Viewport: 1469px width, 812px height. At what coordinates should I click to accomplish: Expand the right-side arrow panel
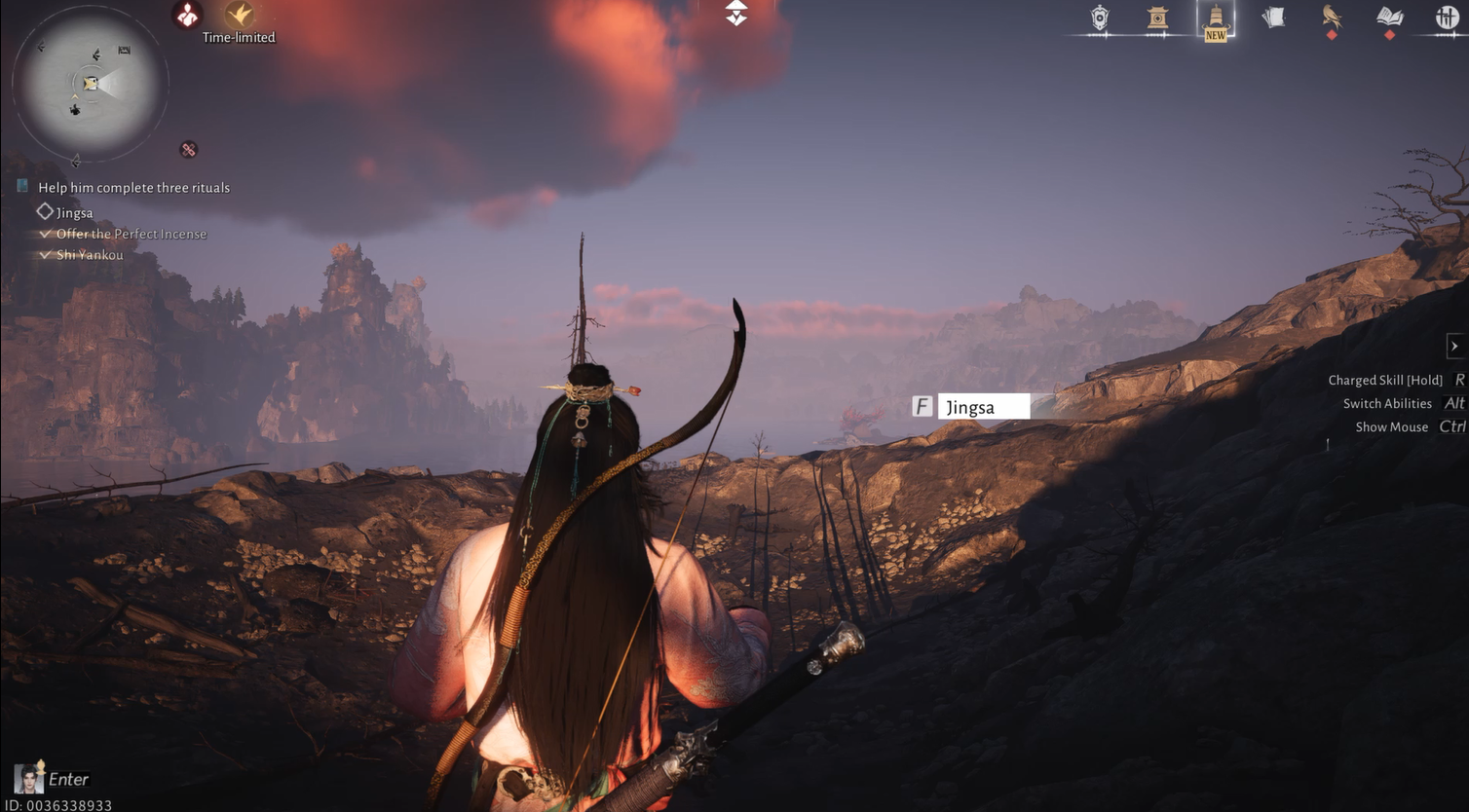click(1454, 346)
